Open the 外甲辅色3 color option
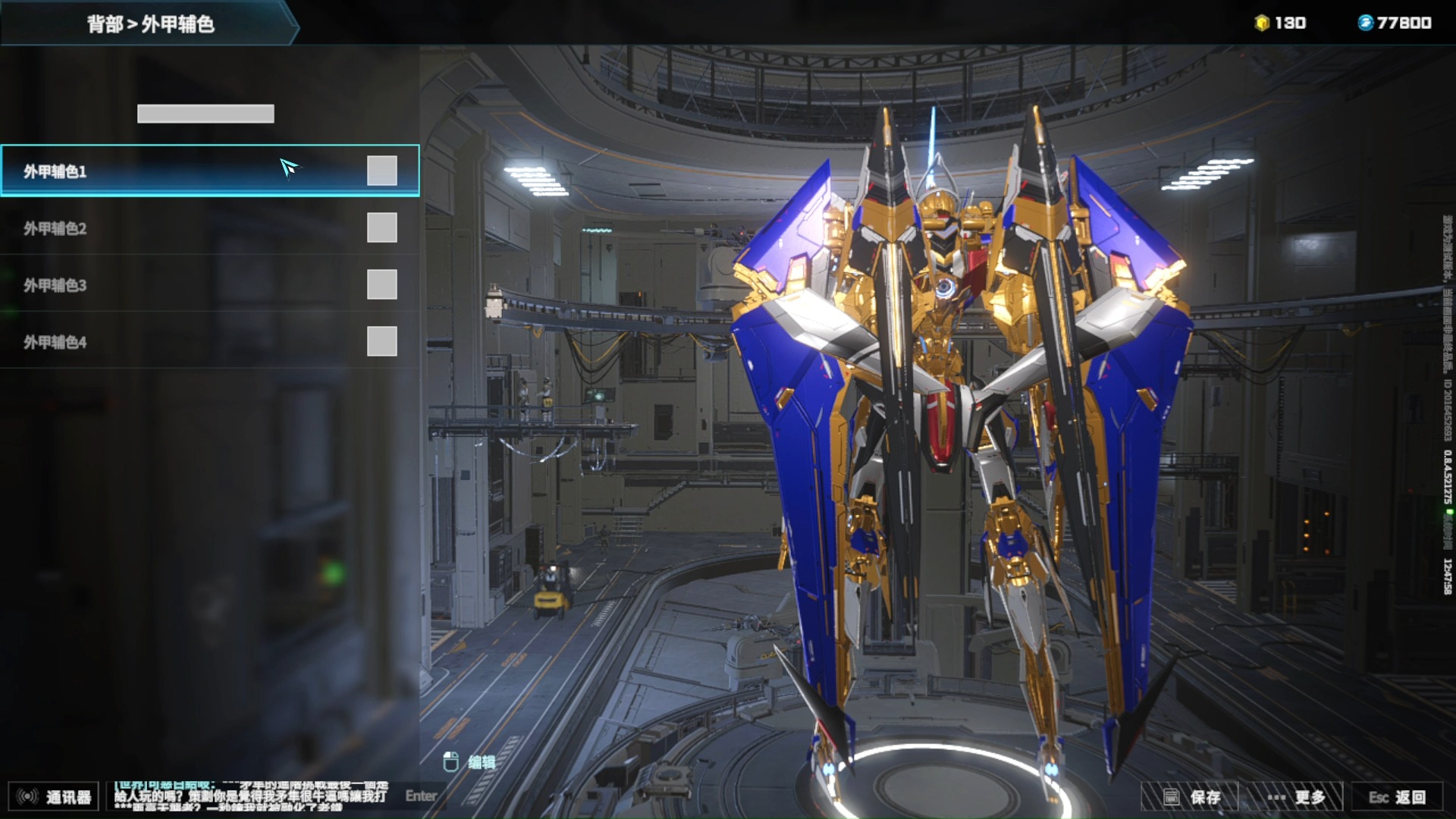 [x=152, y=285]
